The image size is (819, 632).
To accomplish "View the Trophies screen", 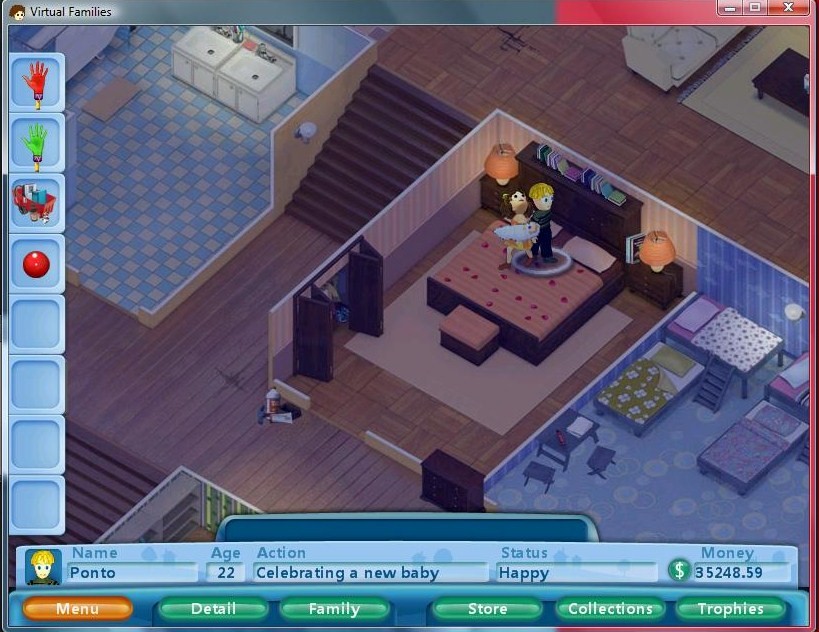I will pyautogui.click(x=730, y=608).
